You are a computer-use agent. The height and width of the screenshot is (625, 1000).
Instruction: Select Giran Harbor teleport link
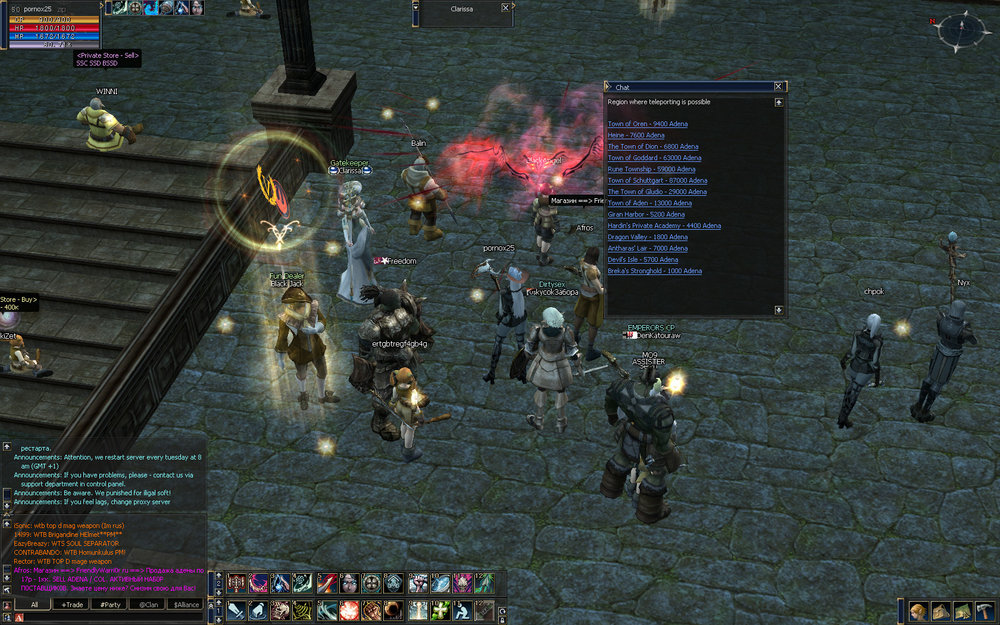click(x=646, y=214)
